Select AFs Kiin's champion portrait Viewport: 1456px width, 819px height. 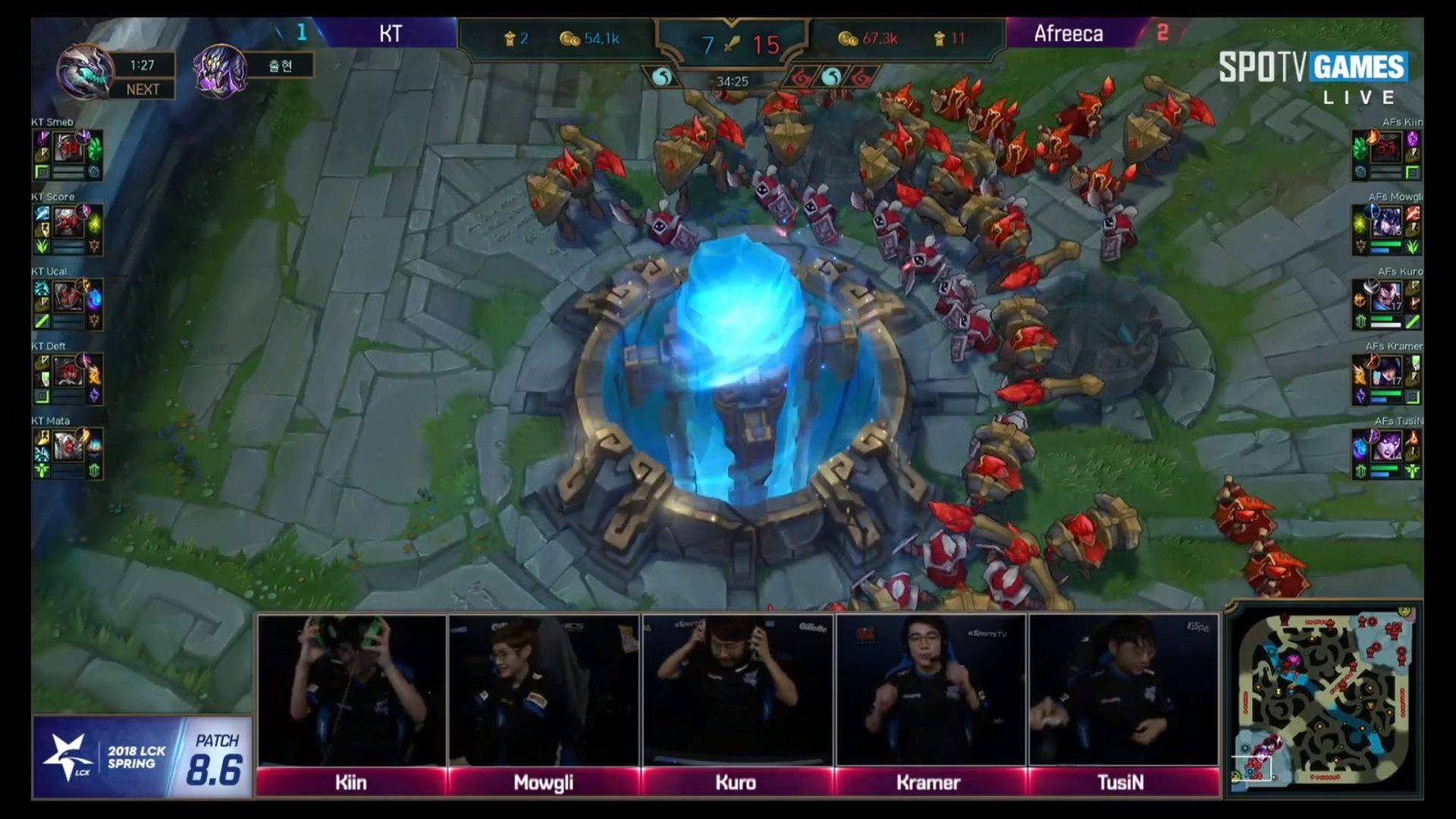1386,149
